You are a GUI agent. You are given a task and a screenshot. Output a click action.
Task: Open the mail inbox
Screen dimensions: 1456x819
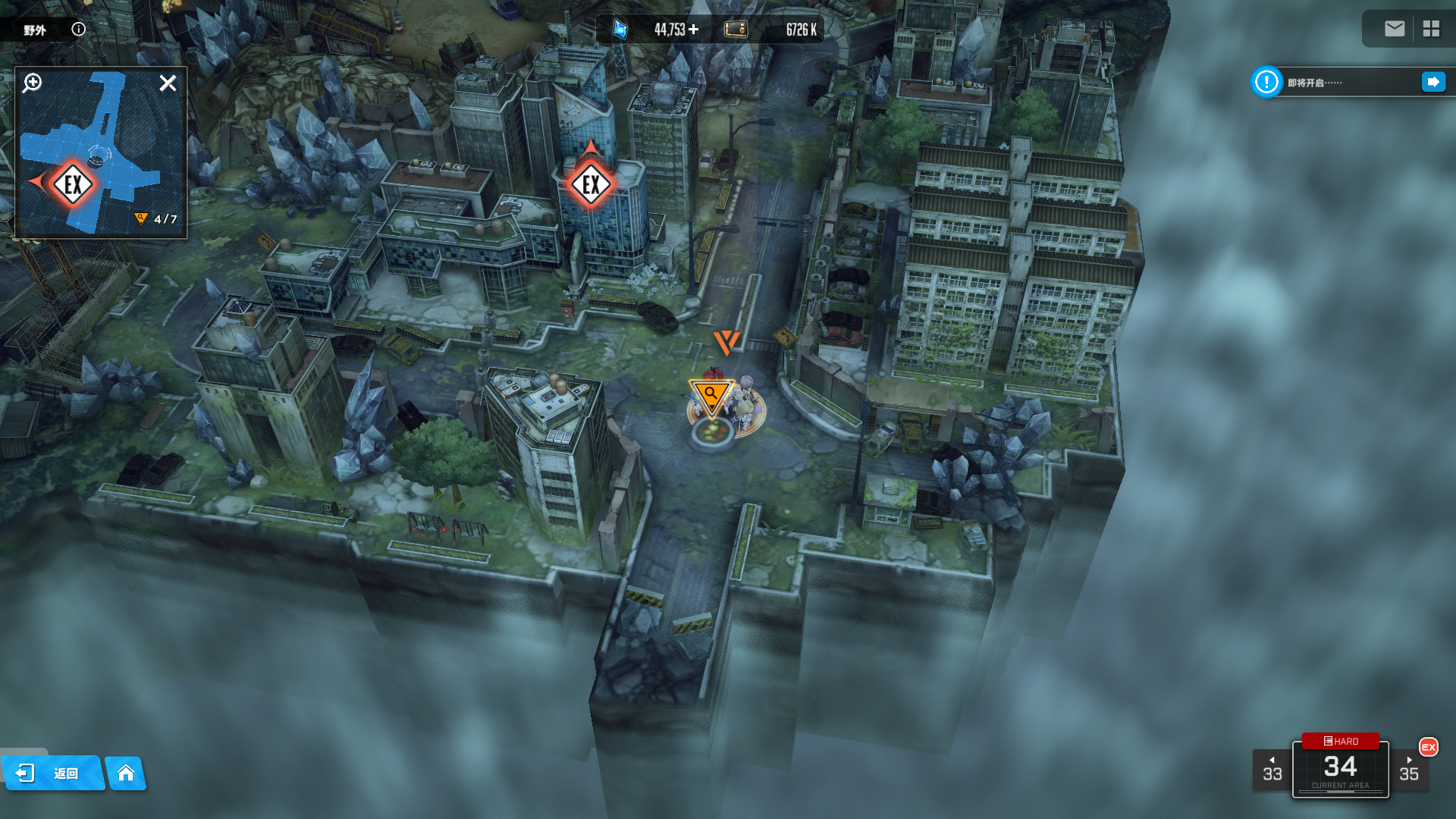click(1394, 29)
